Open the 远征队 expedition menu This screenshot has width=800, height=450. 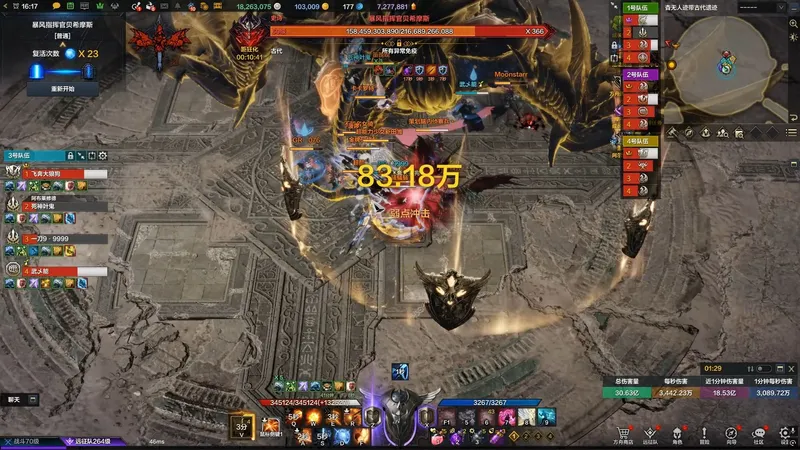point(651,435)
